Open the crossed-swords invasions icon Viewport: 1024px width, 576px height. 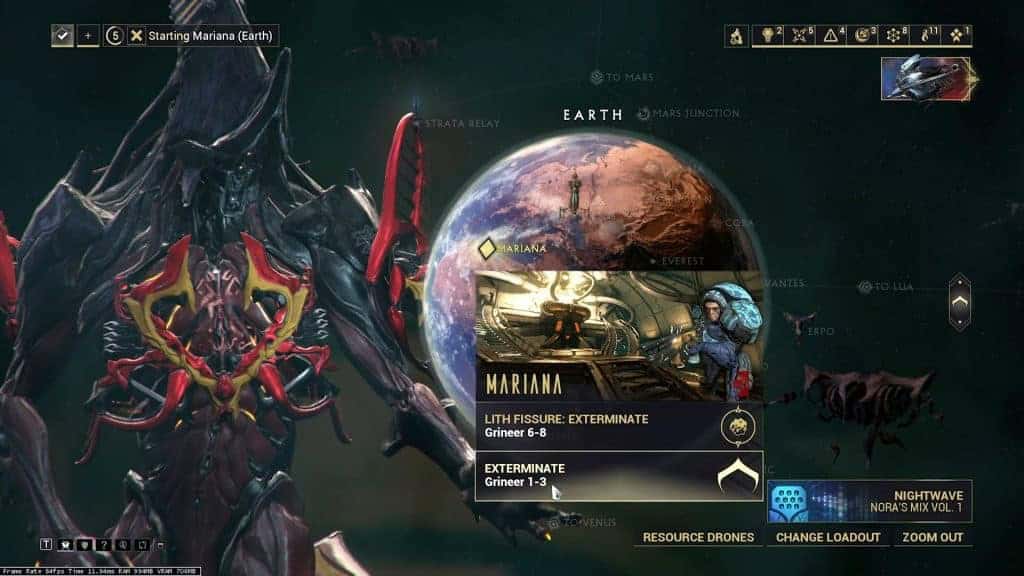800,36
